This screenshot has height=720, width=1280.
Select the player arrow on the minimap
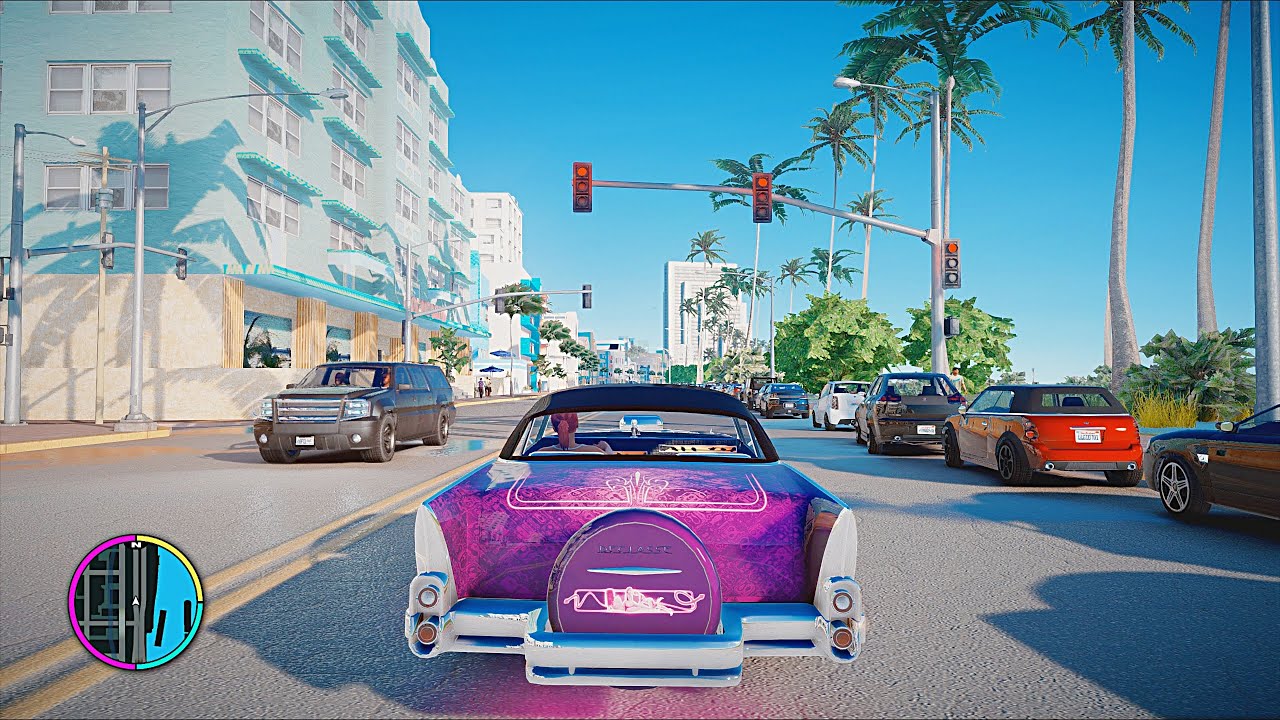coord(135,601)
